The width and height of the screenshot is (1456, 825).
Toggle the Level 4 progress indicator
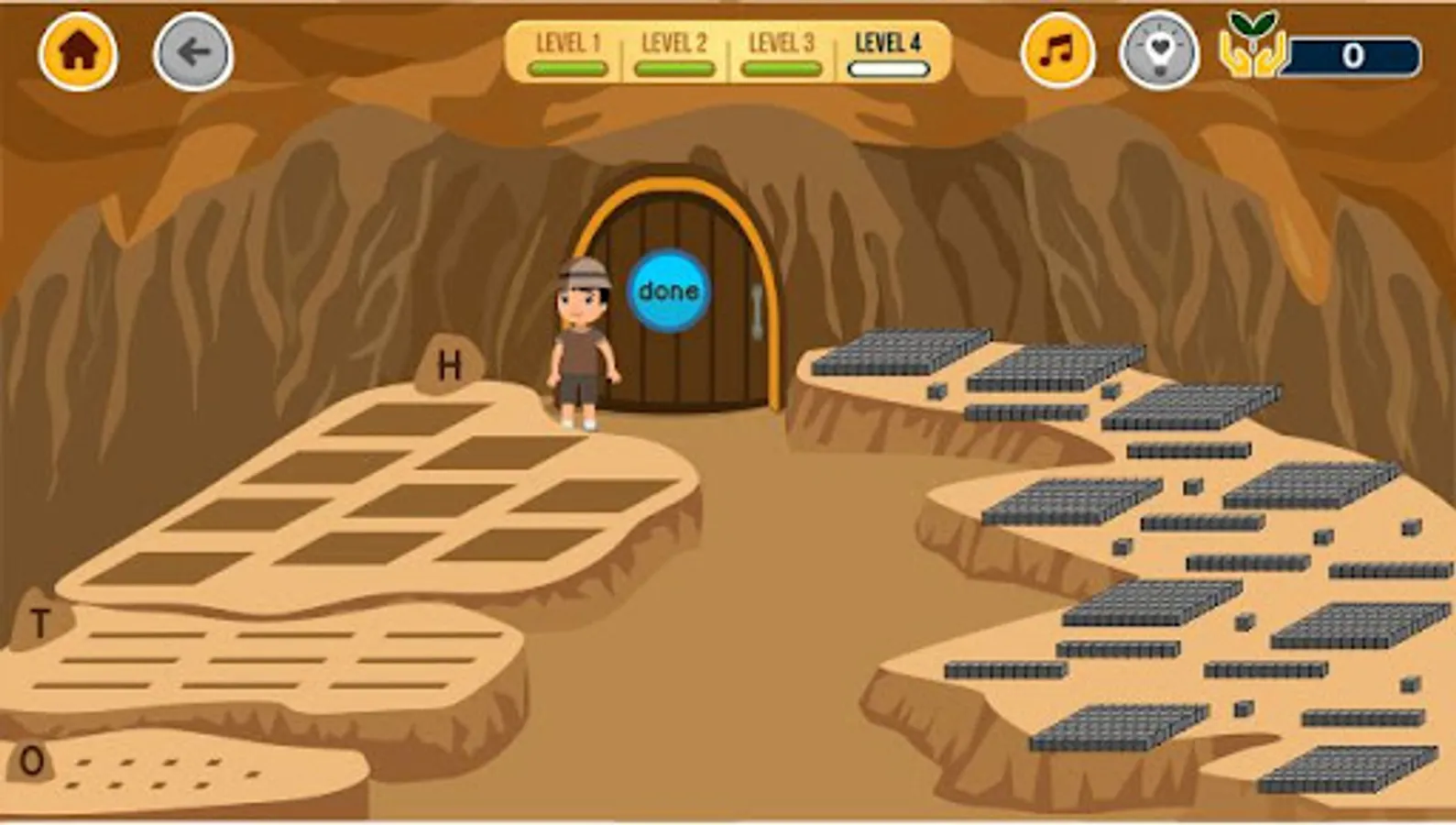(890, 65)
